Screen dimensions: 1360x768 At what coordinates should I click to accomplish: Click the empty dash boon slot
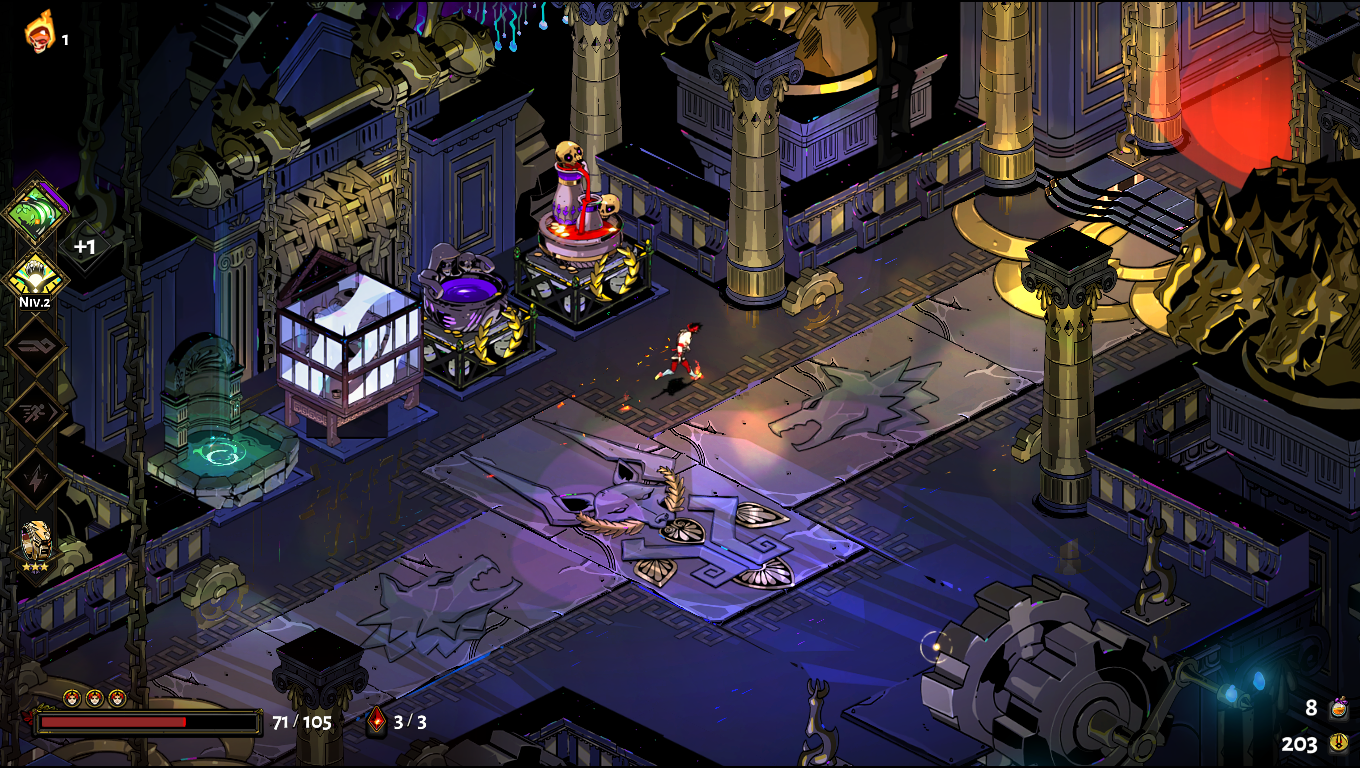point(36,412)
